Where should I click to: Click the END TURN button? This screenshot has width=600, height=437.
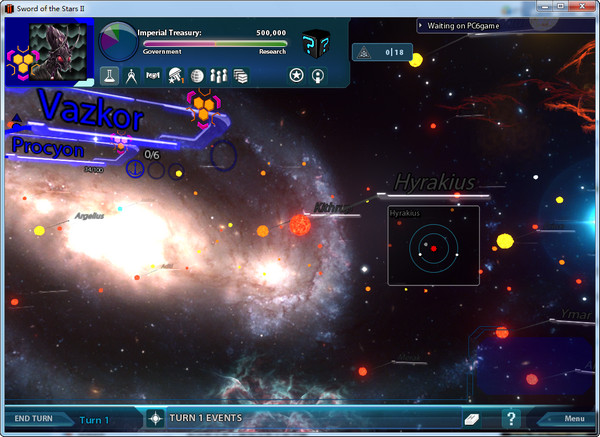33,418
